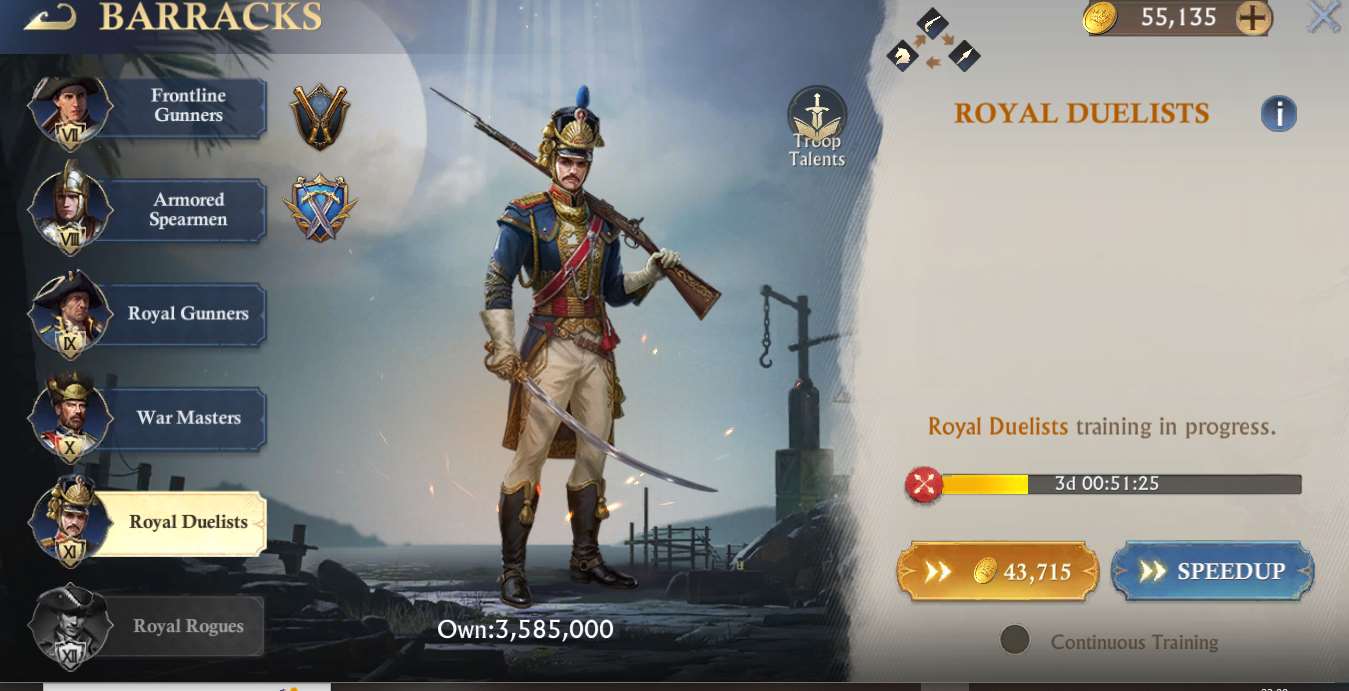
Task: Select the Frontline Gunners troop
Action: click(188, 106)
